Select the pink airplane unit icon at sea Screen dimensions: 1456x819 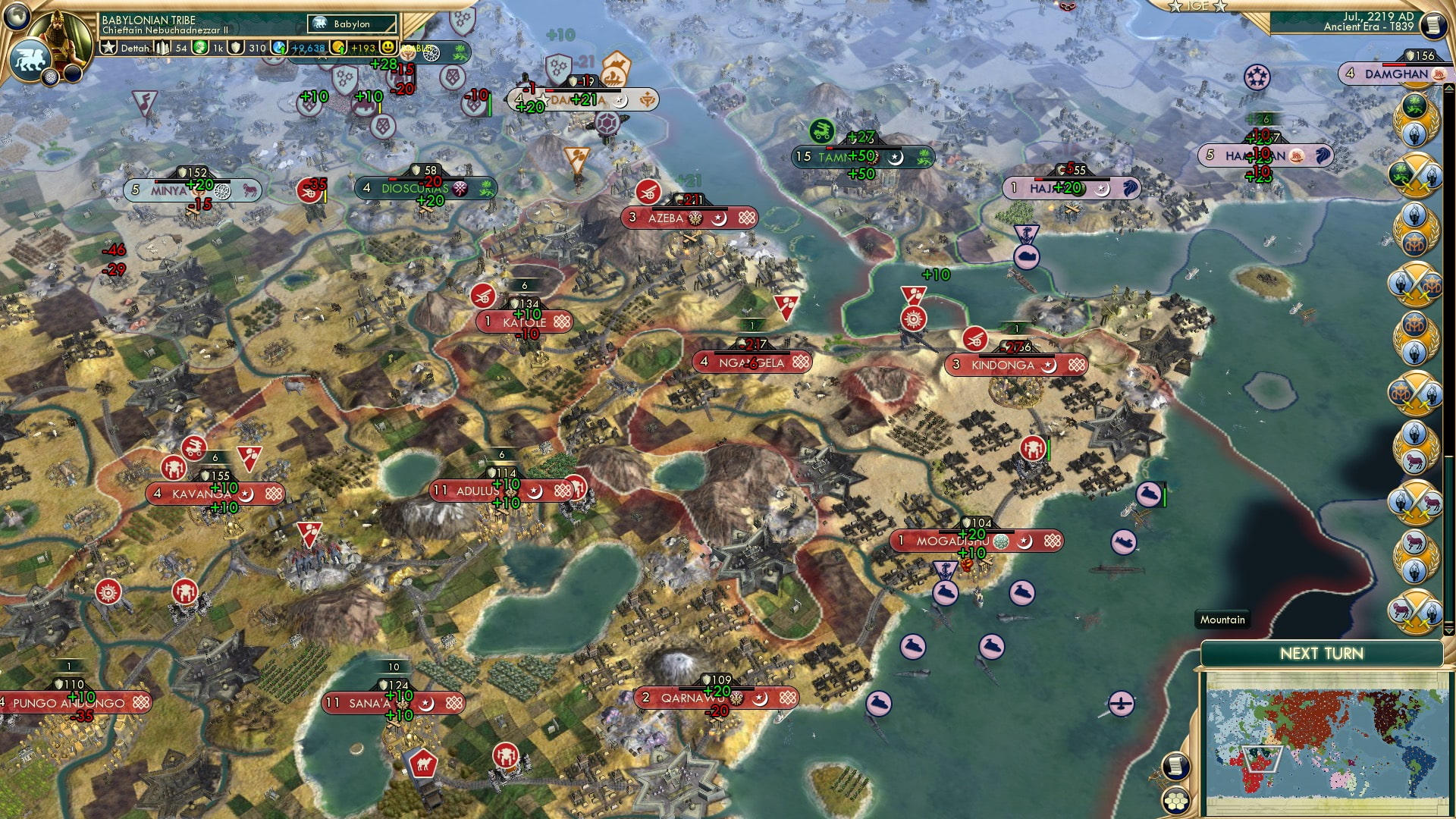click(1120, 704)
